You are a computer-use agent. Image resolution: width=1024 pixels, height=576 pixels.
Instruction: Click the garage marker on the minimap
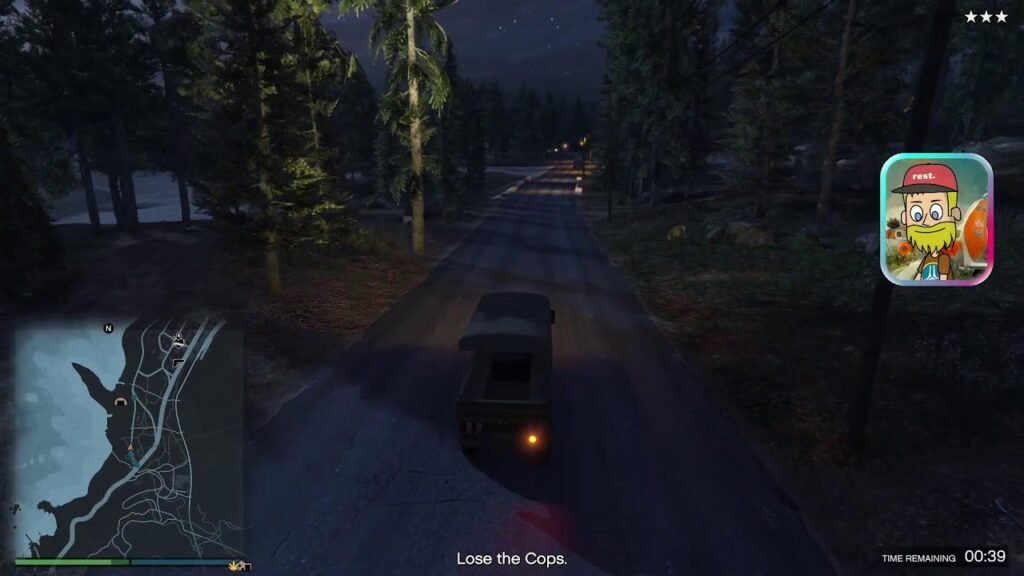(x=122, y=401)
